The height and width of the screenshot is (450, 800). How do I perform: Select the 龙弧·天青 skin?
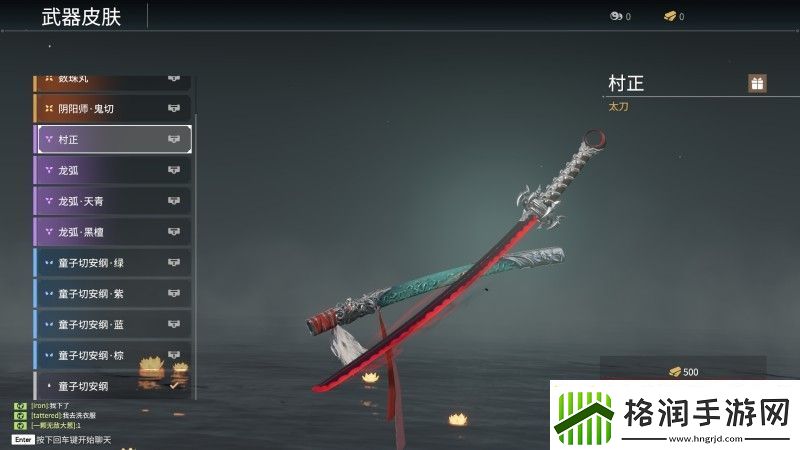click(113, 201)
